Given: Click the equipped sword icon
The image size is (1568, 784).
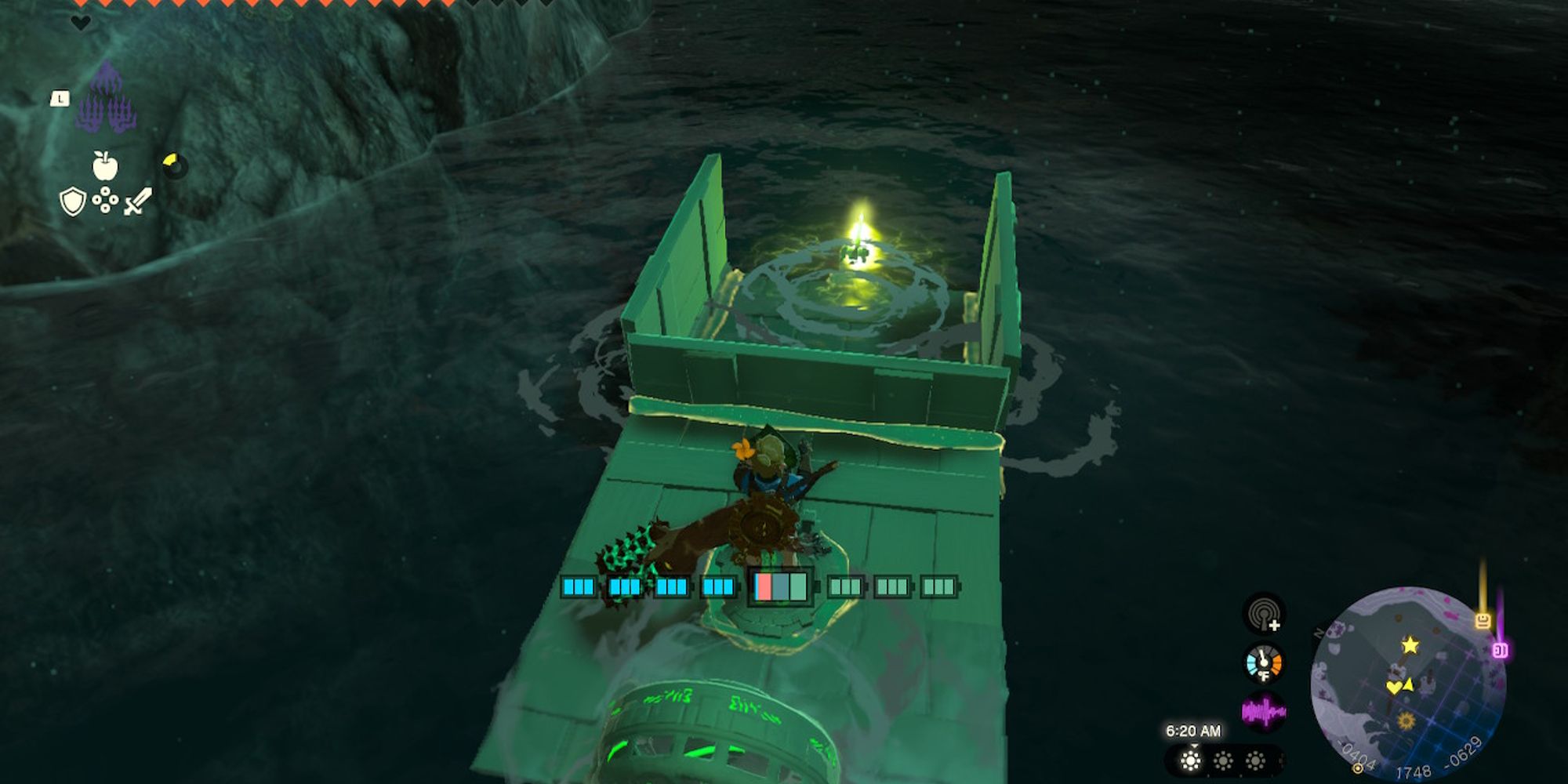Looking at the screenshot, I should point(137,201).
